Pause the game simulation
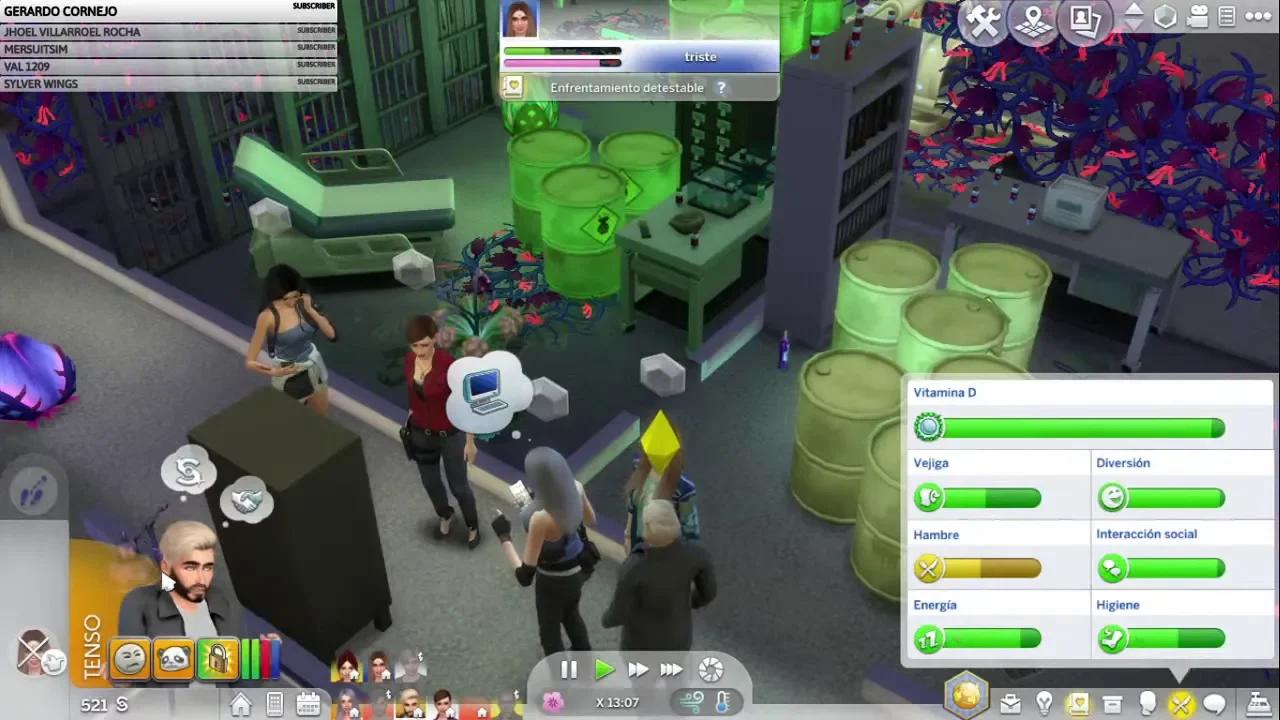Screen dimensions: 1280x720 click(569, 670)
